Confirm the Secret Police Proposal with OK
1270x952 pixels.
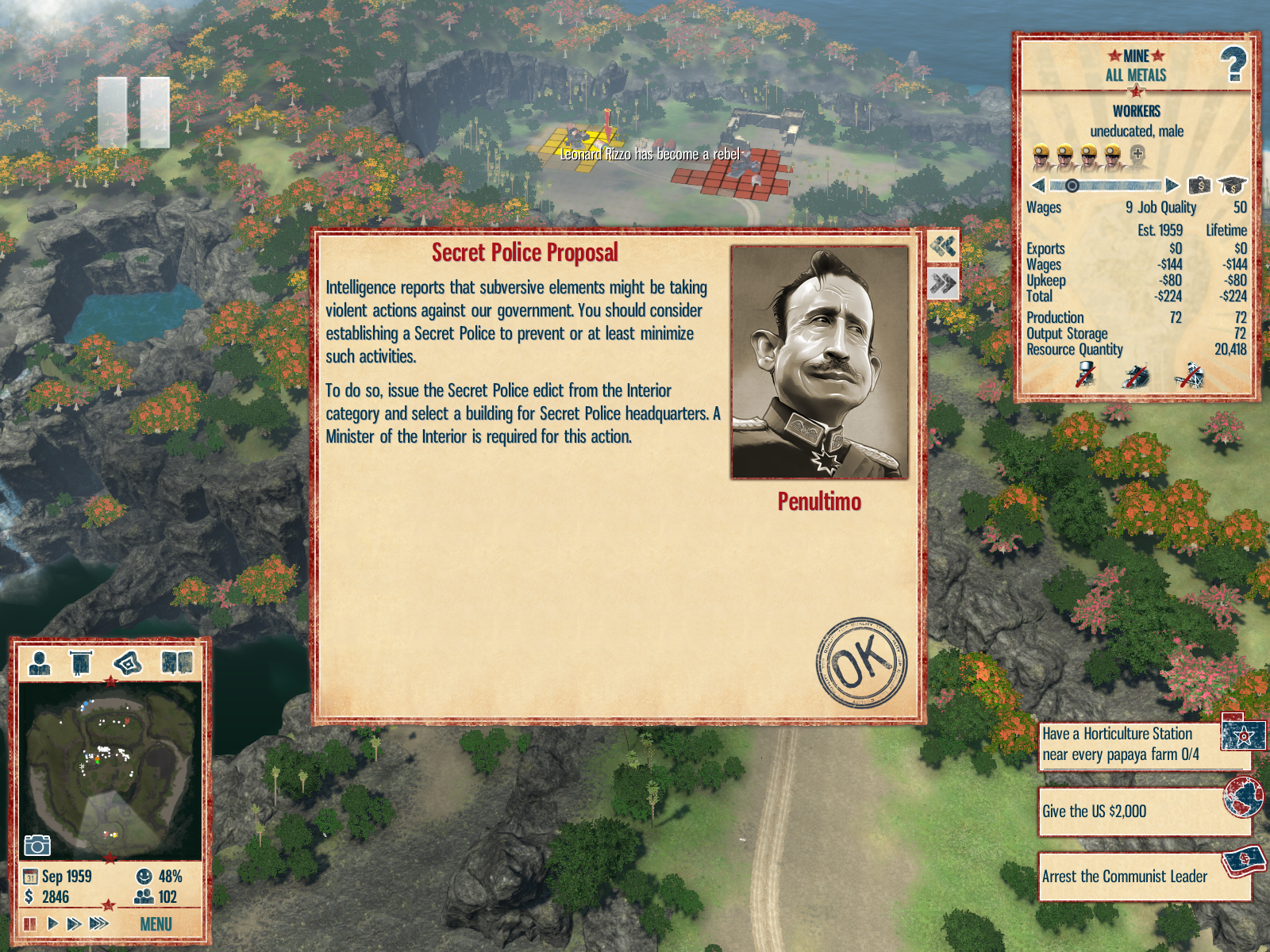click(861, 662)
